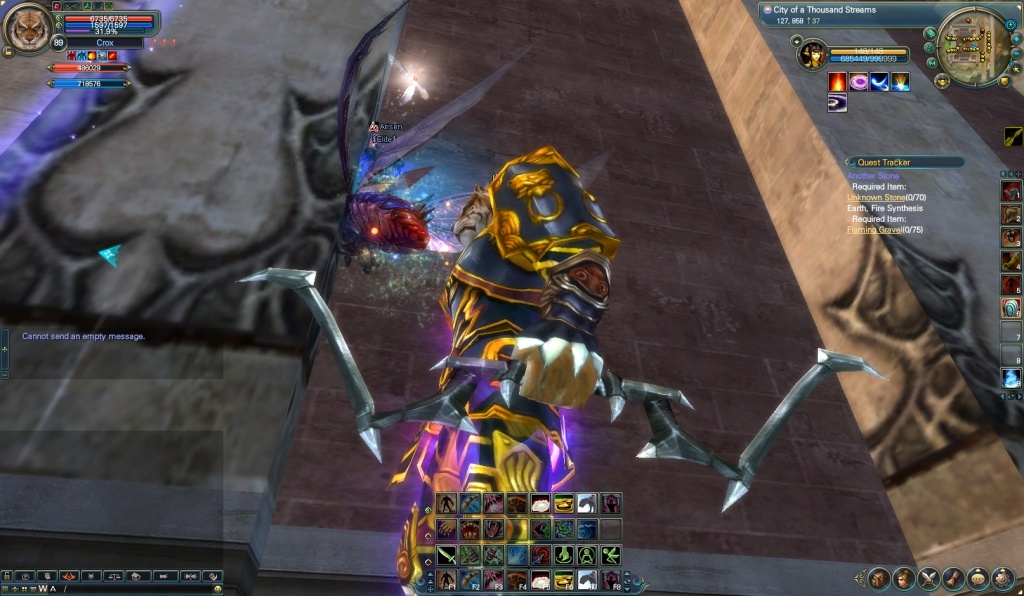Use the F1 hotbar skill slot

[445, 580]
